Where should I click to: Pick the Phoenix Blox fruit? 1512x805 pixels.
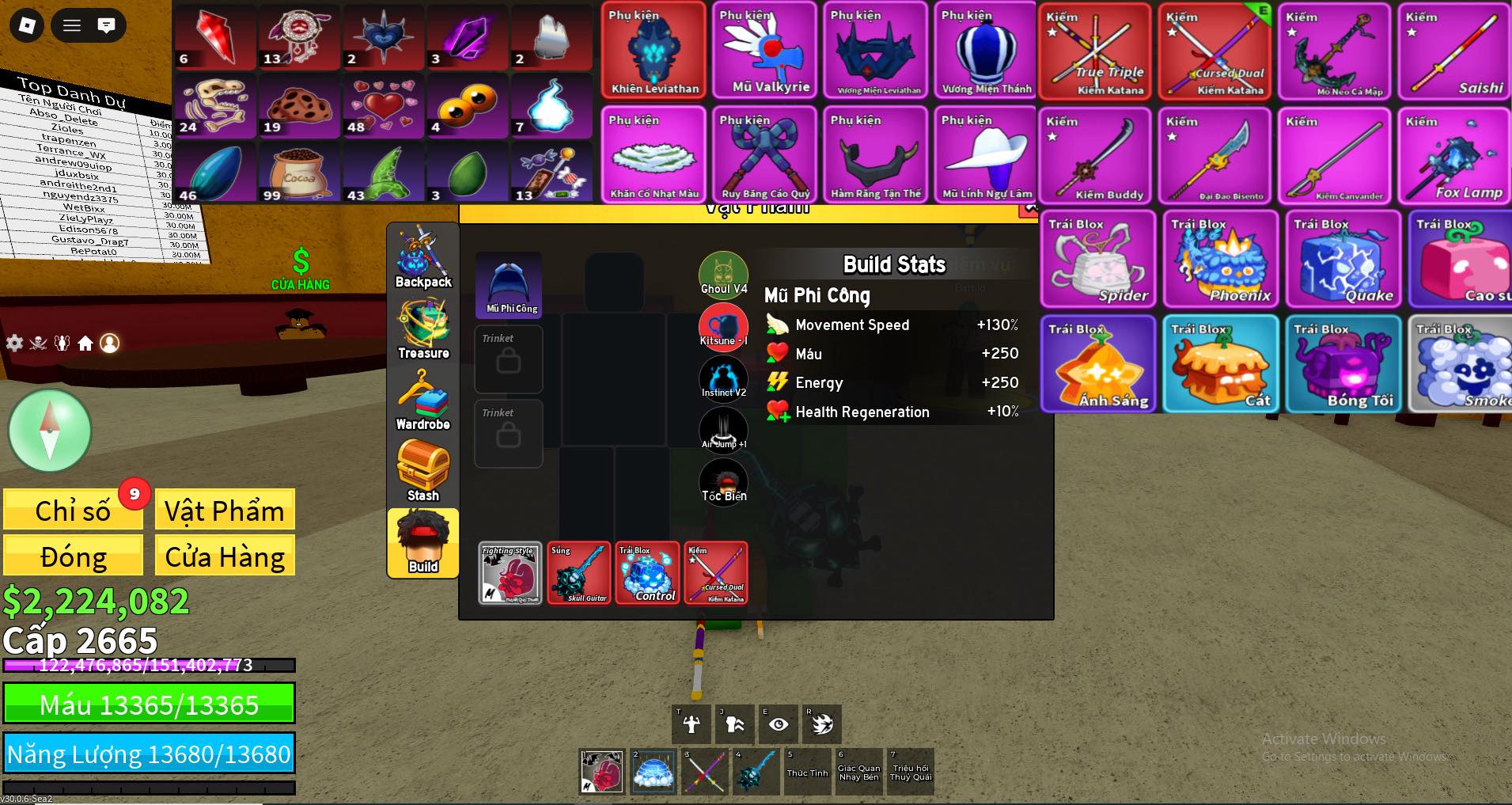pos(1220,259)
